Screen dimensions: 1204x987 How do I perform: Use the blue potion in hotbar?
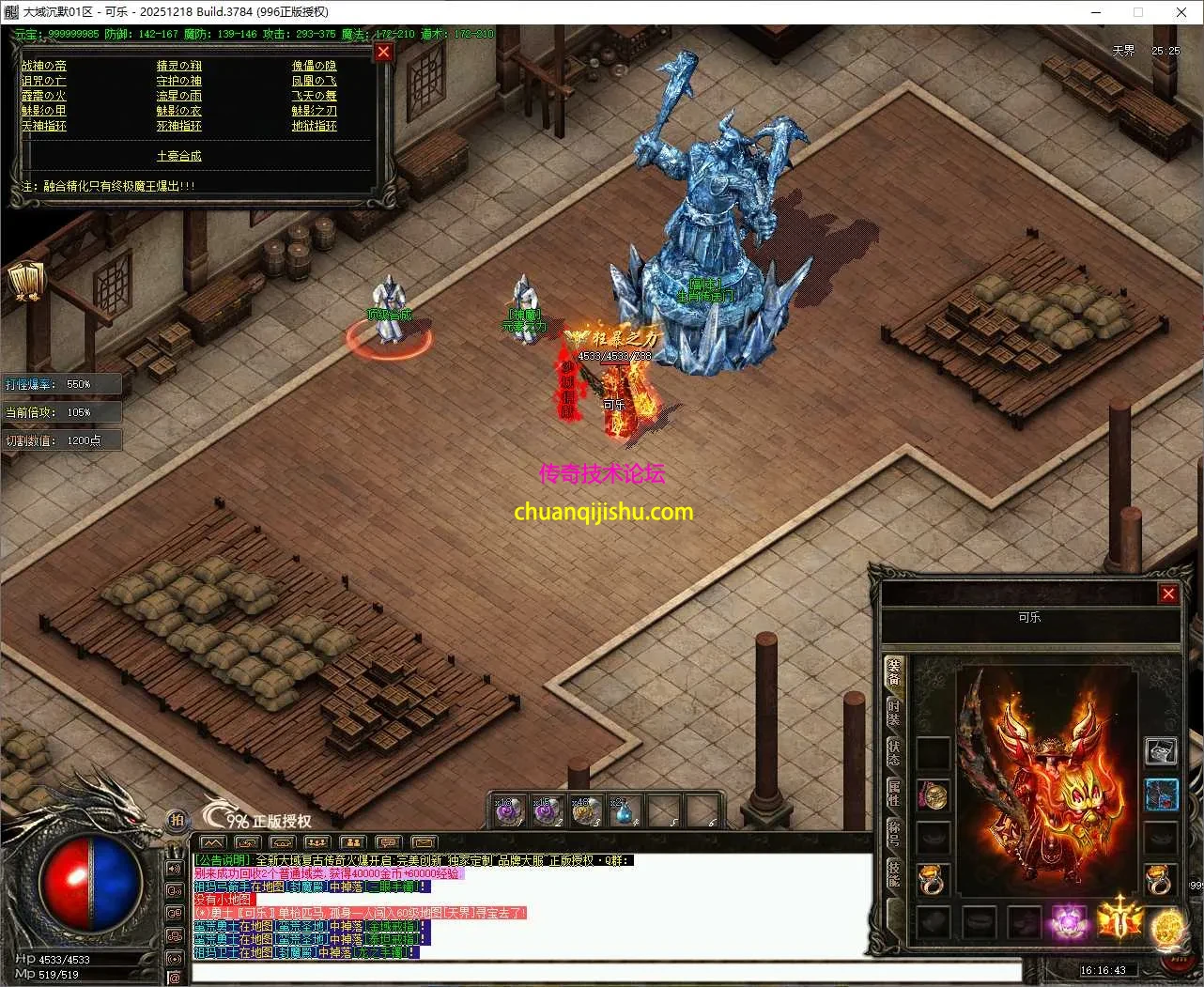point(623,811)
